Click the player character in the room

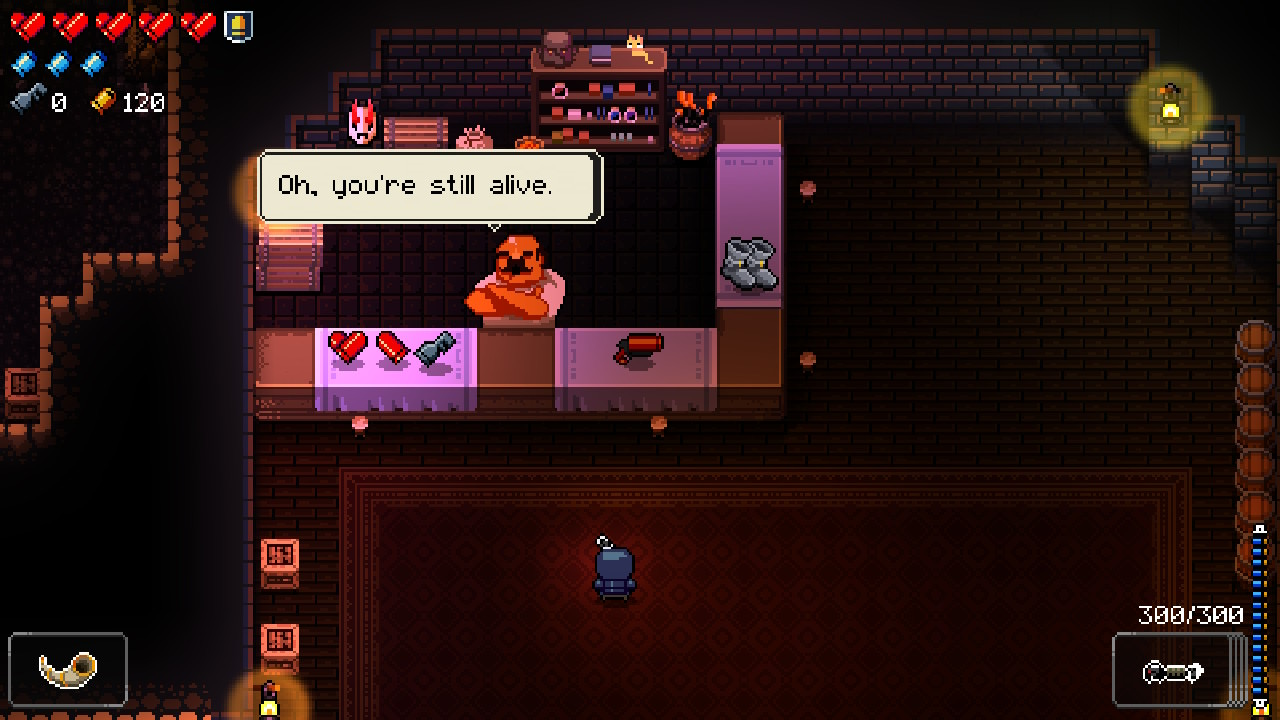[616, 570]
